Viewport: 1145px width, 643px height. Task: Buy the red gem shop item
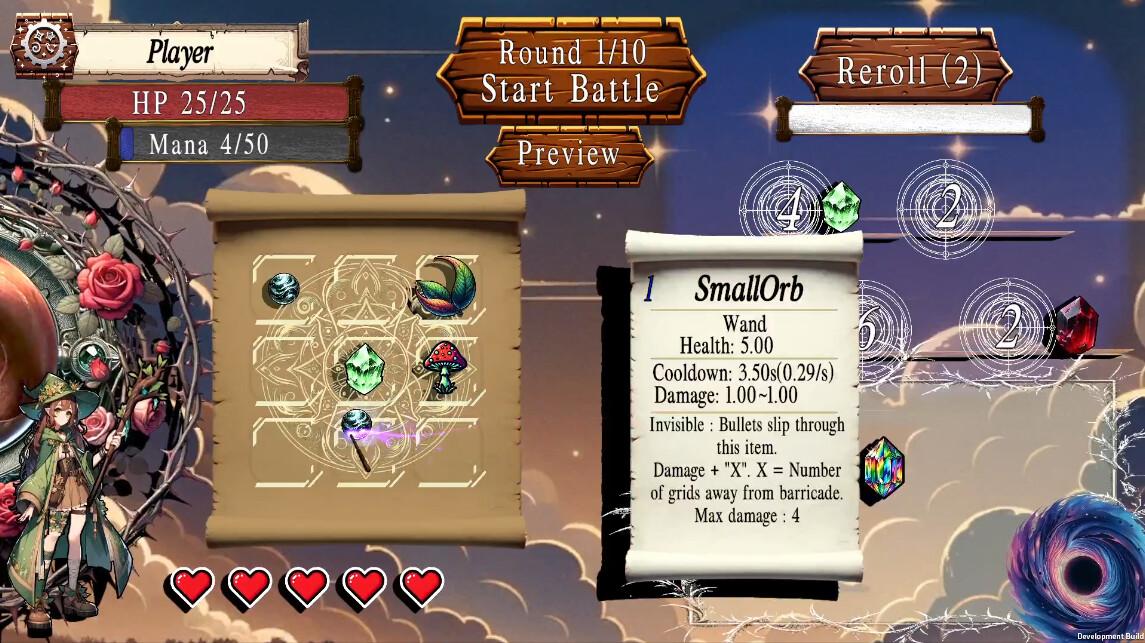[1075, 324]
